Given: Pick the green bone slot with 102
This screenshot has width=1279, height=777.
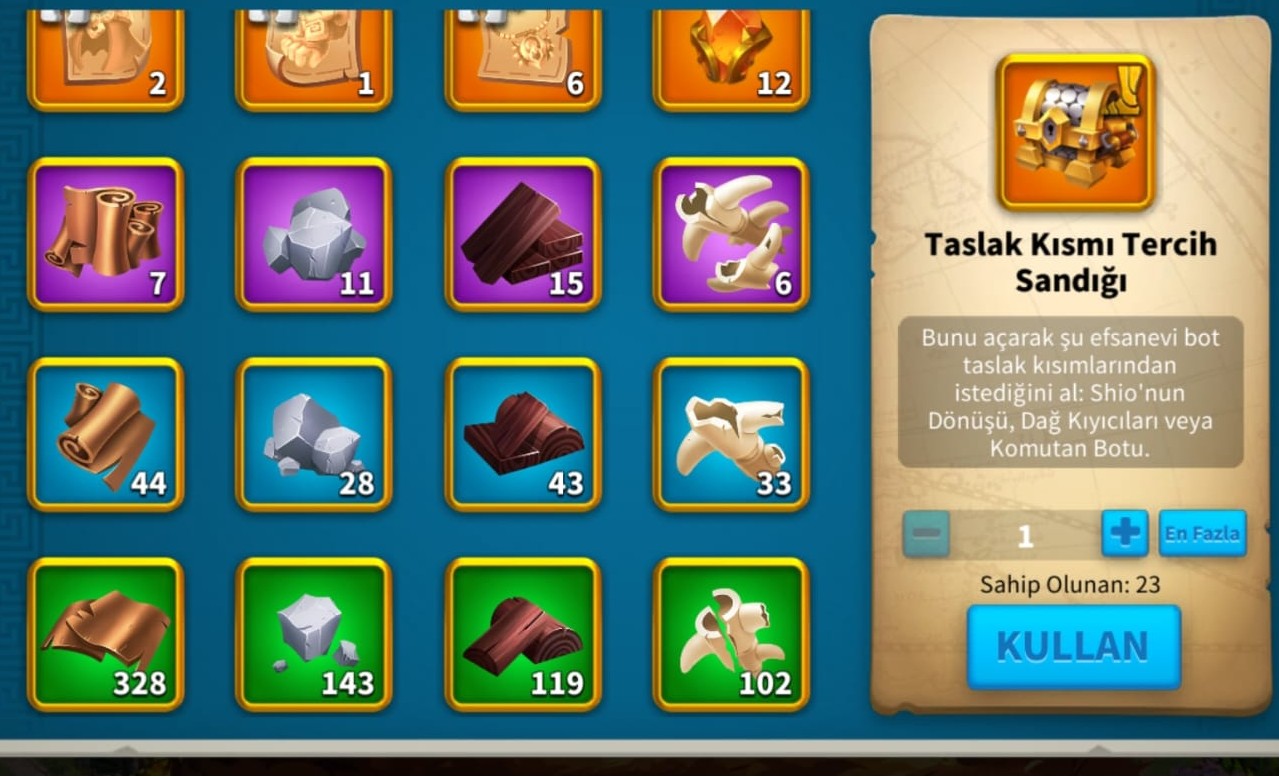Looking at the screenshot, I should 731,634.
